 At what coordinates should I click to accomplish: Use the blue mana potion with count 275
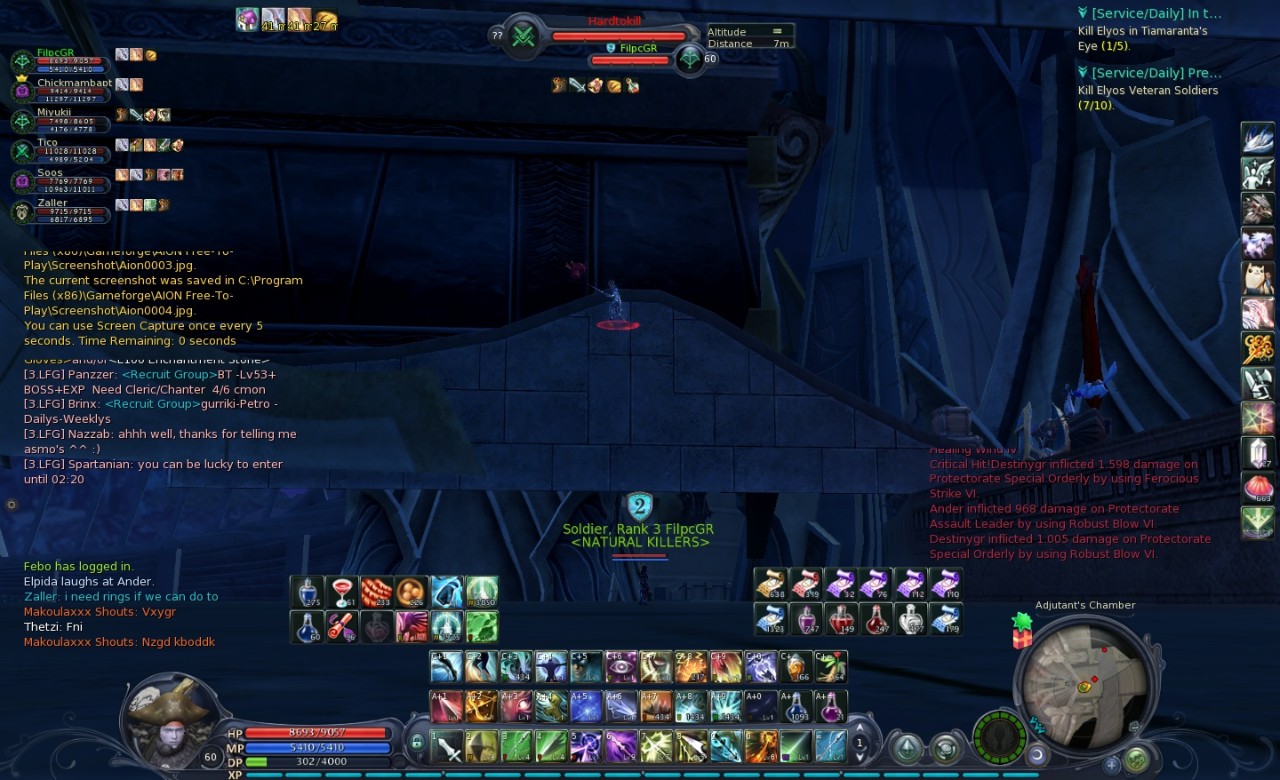306,592
